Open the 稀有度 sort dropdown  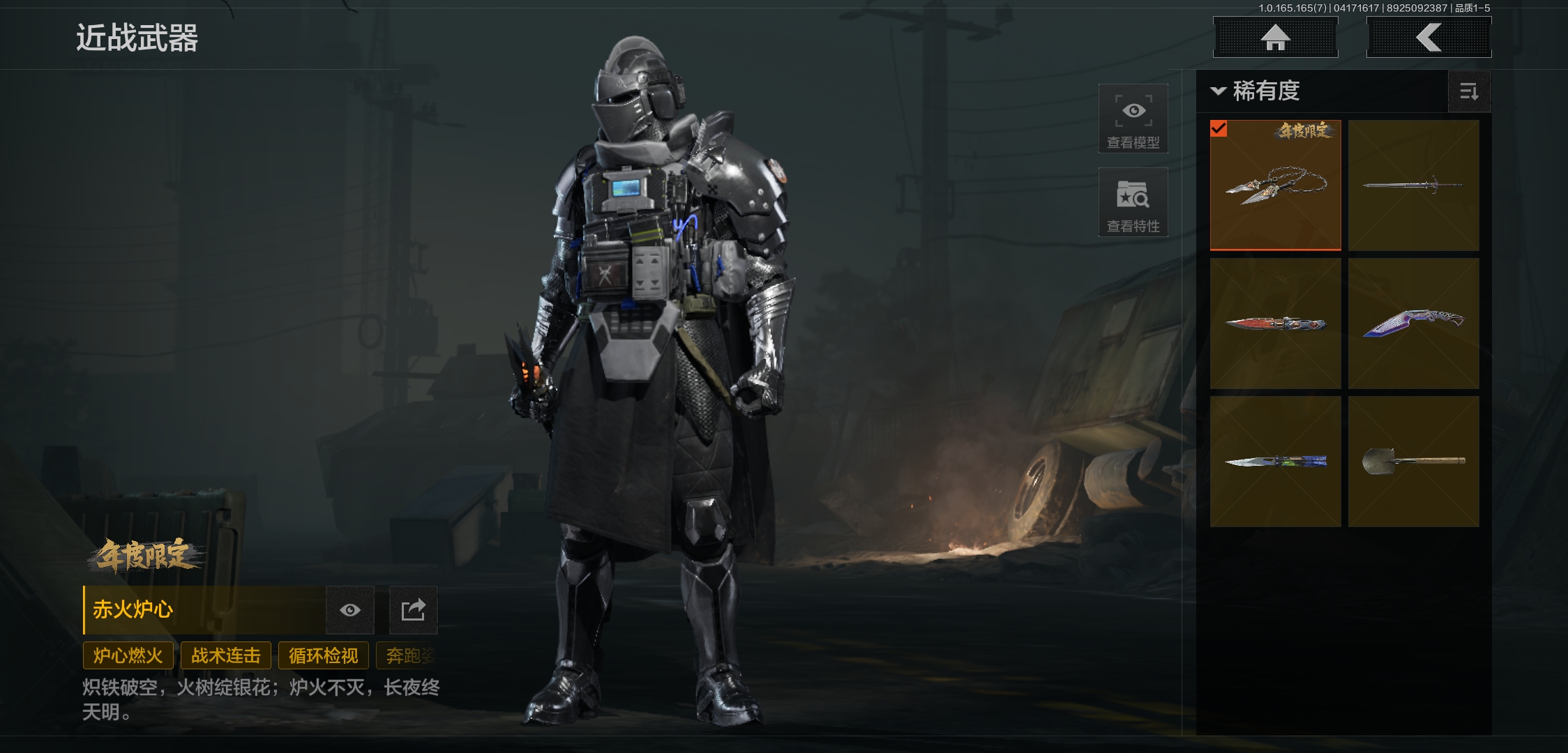[1257, 91]
